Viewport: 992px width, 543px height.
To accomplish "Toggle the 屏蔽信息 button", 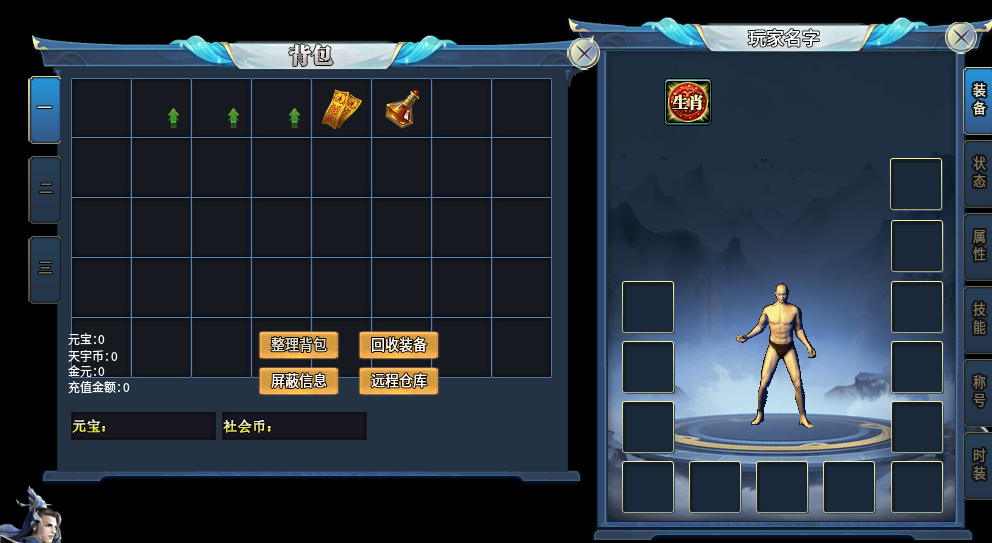I will [298, 381].
